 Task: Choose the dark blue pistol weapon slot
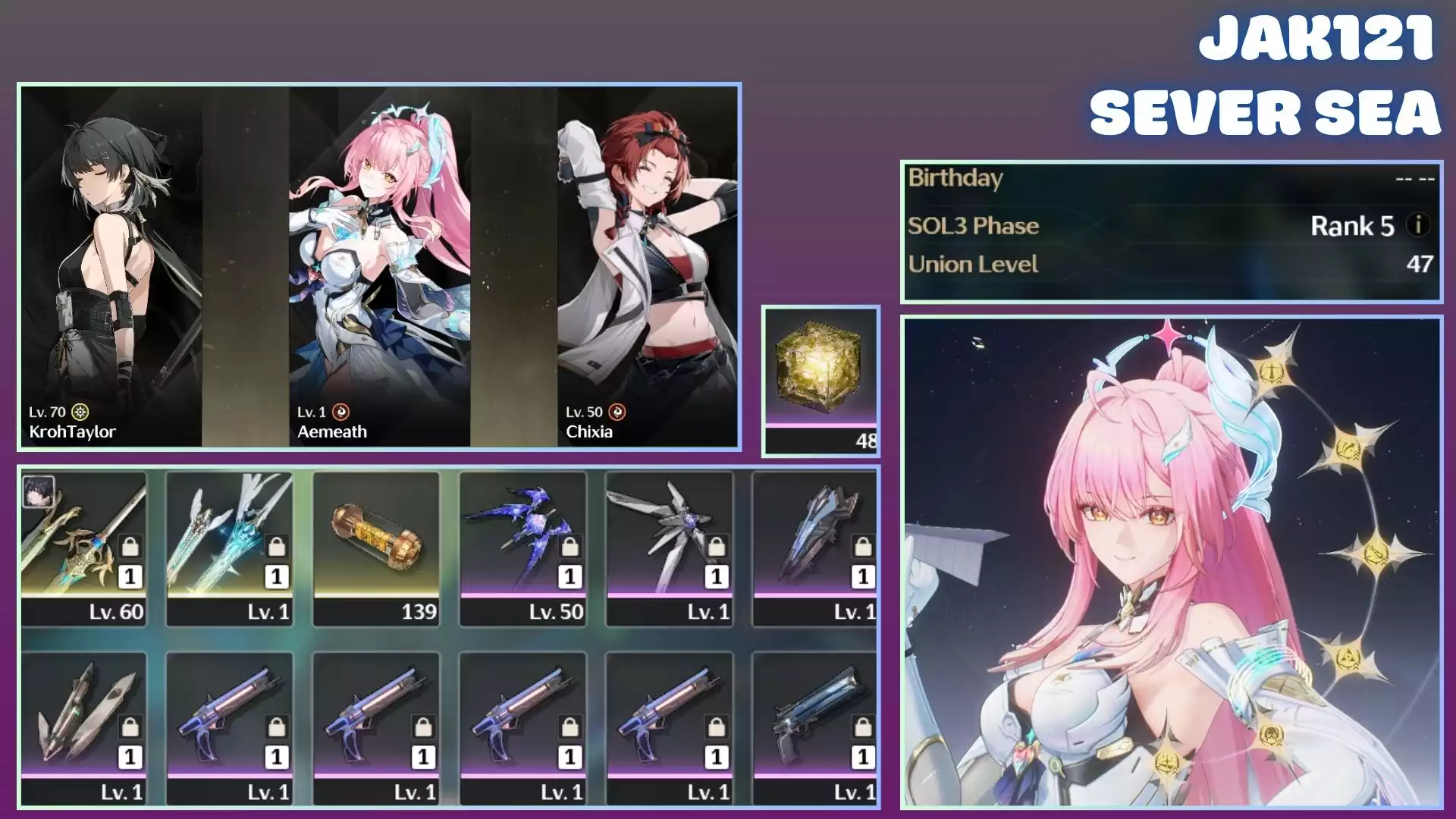[x=815, y=726]
